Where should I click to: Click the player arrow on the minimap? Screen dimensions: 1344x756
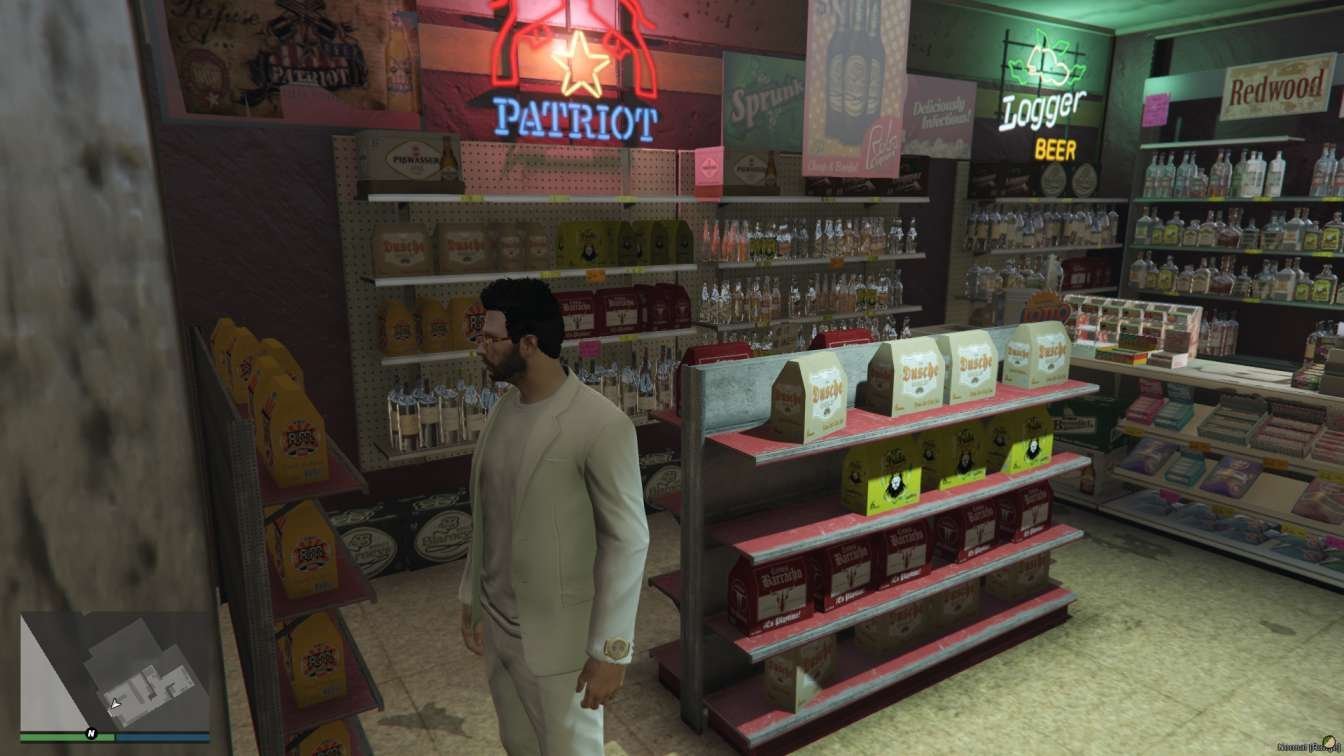(116, 704)
